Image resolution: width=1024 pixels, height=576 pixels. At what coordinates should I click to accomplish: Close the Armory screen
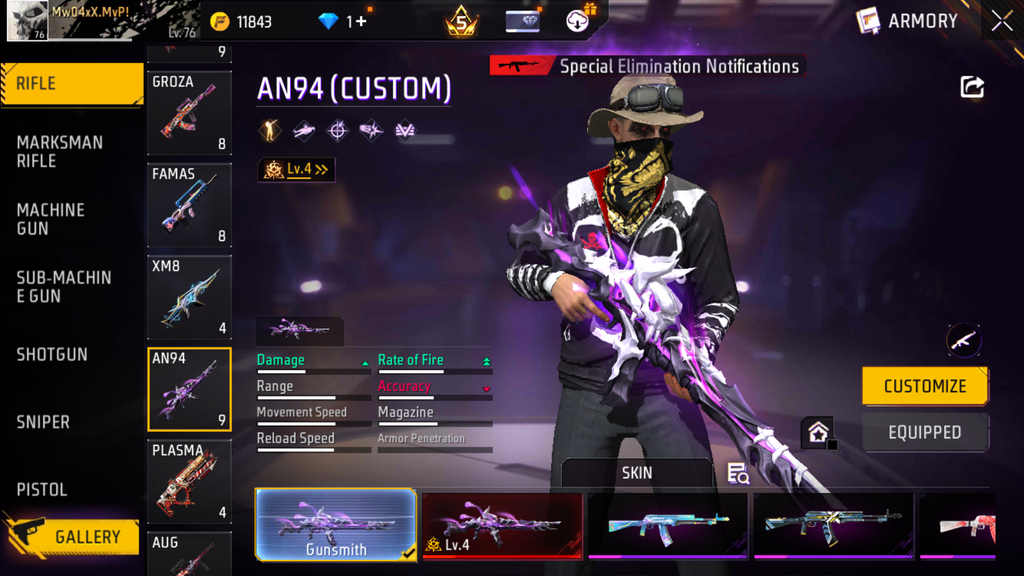(1001, 21)
